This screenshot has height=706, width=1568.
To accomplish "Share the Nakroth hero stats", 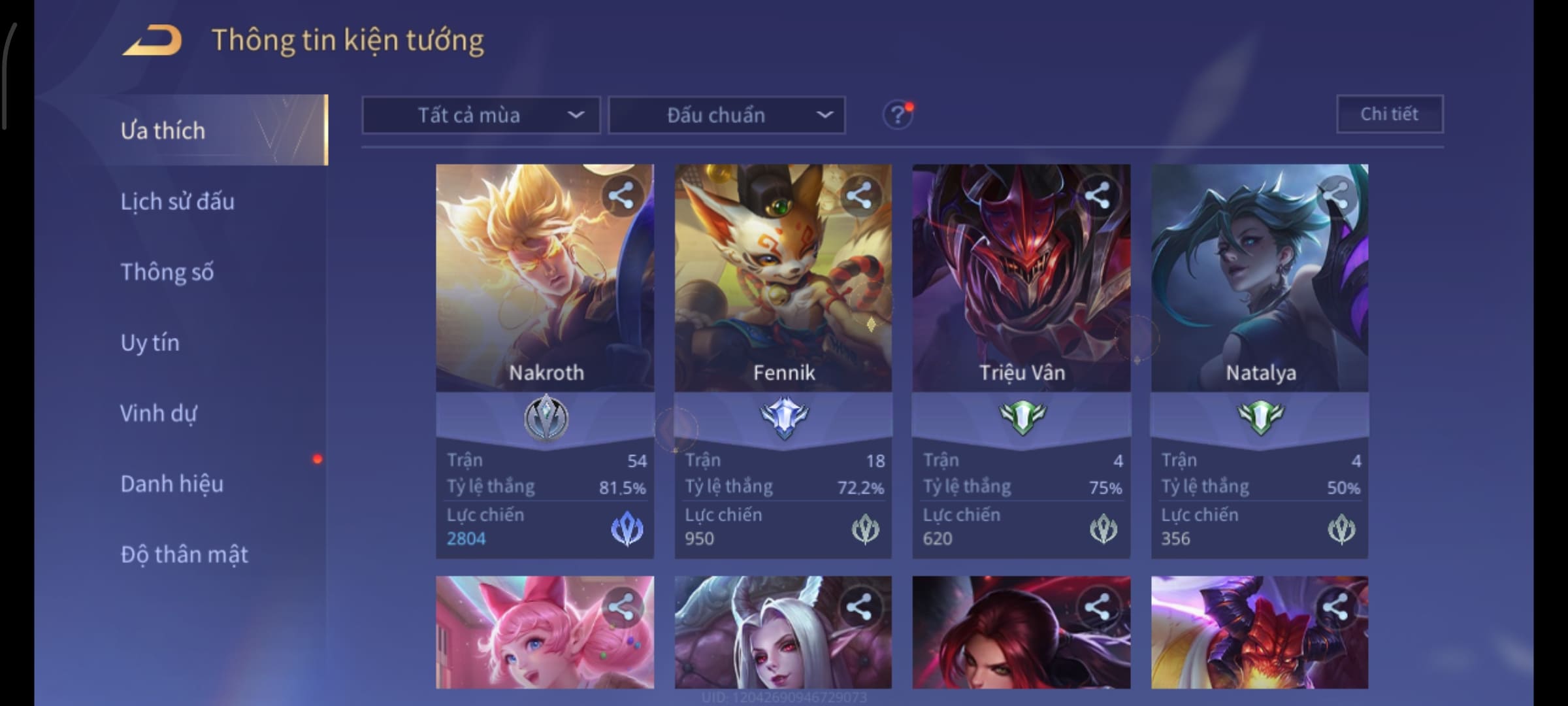I will tap(621, 195).
